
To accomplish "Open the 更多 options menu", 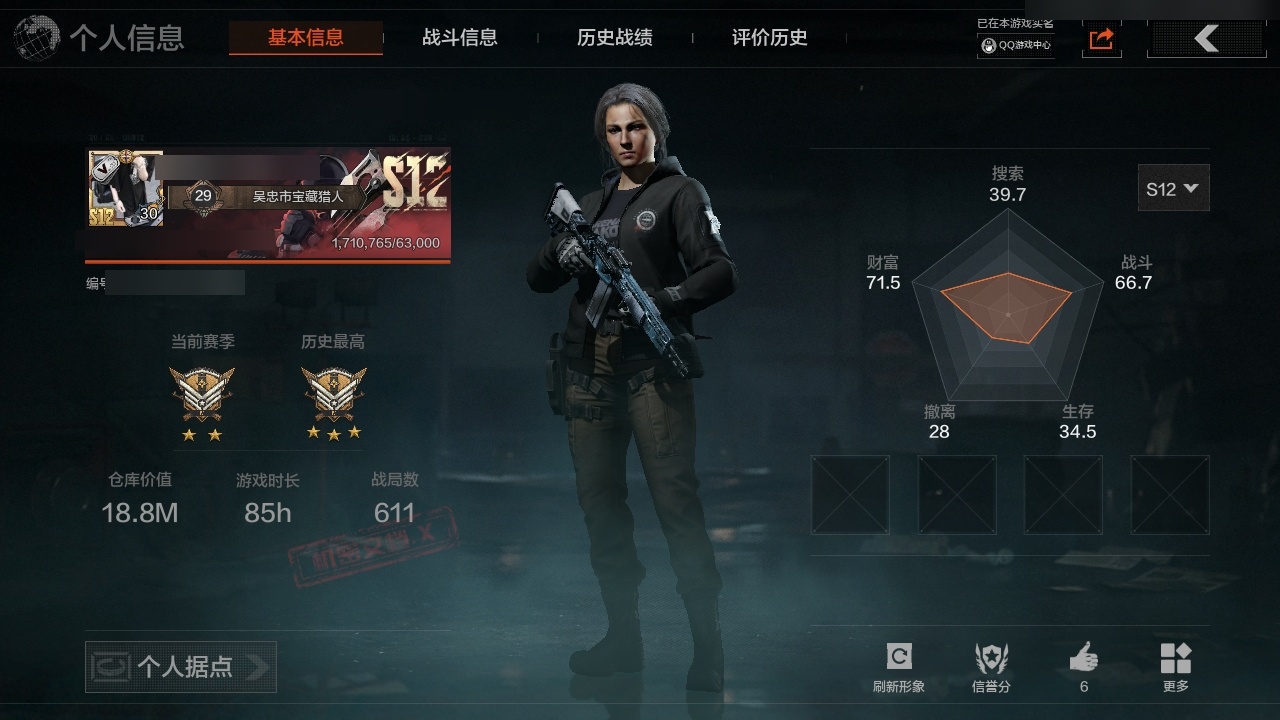I will click(x=1176, y=666).
